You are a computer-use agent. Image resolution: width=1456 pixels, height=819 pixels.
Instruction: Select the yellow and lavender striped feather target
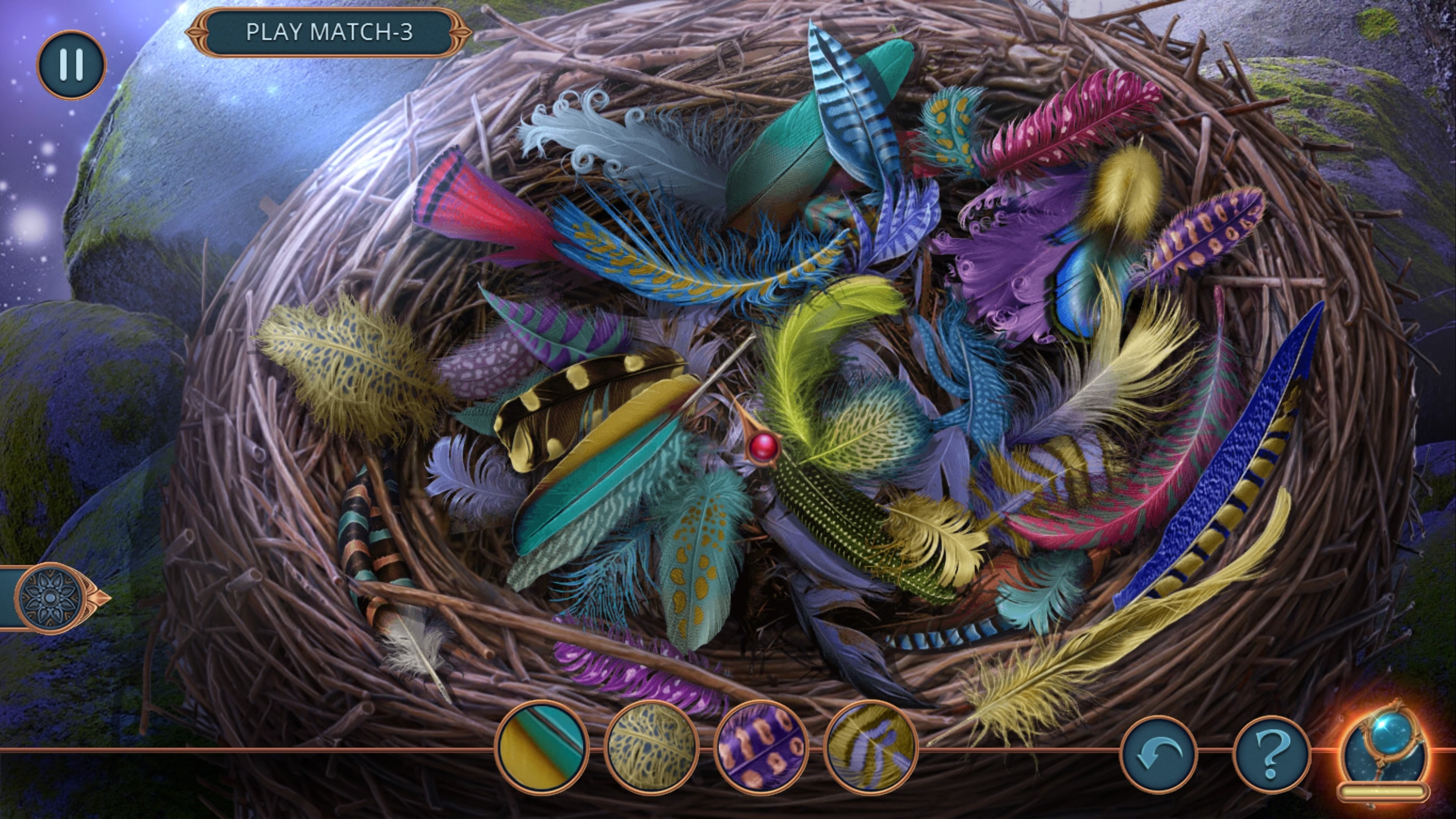coord(871,748)
